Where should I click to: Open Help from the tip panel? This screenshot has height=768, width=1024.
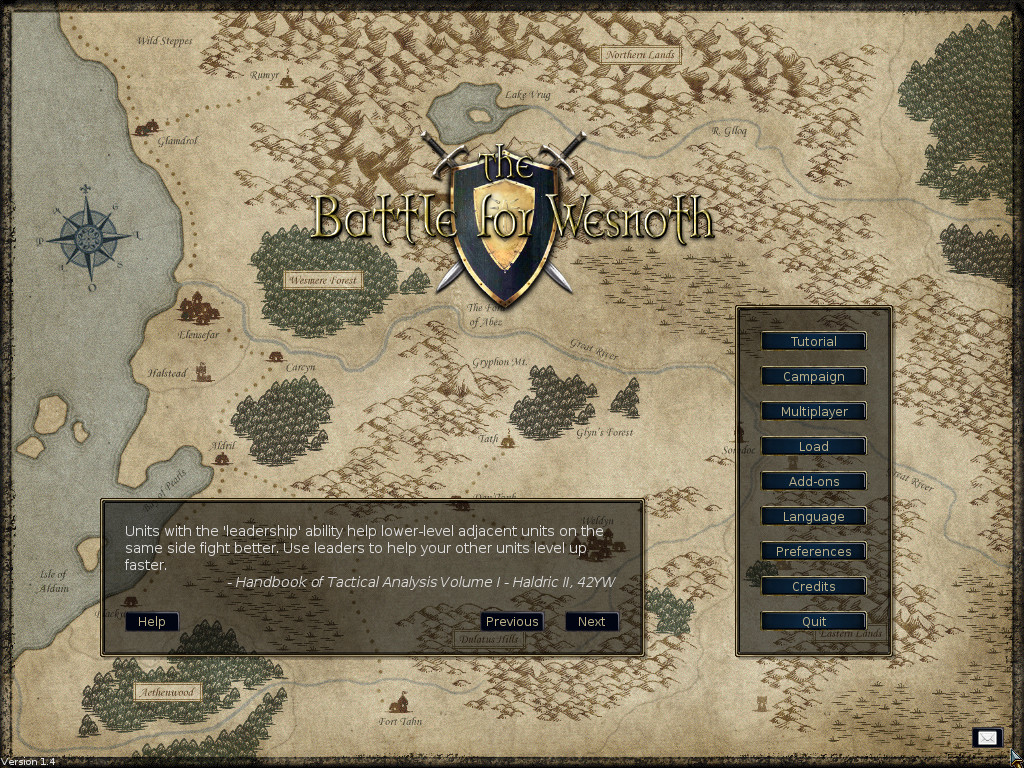pos(152,622)
